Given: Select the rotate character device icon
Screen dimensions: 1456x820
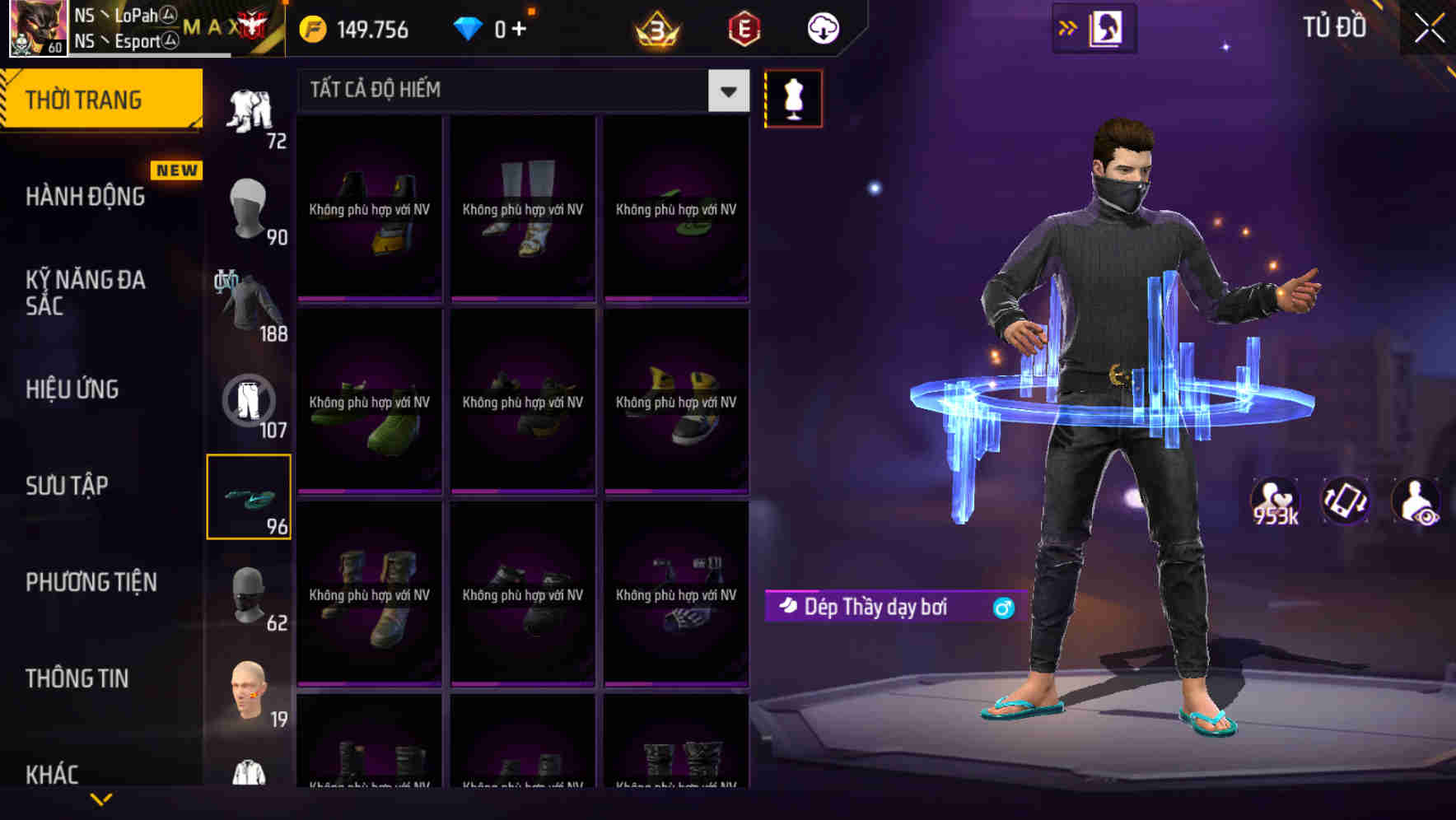Looking at the screenshot, I should click(1346, 501).
